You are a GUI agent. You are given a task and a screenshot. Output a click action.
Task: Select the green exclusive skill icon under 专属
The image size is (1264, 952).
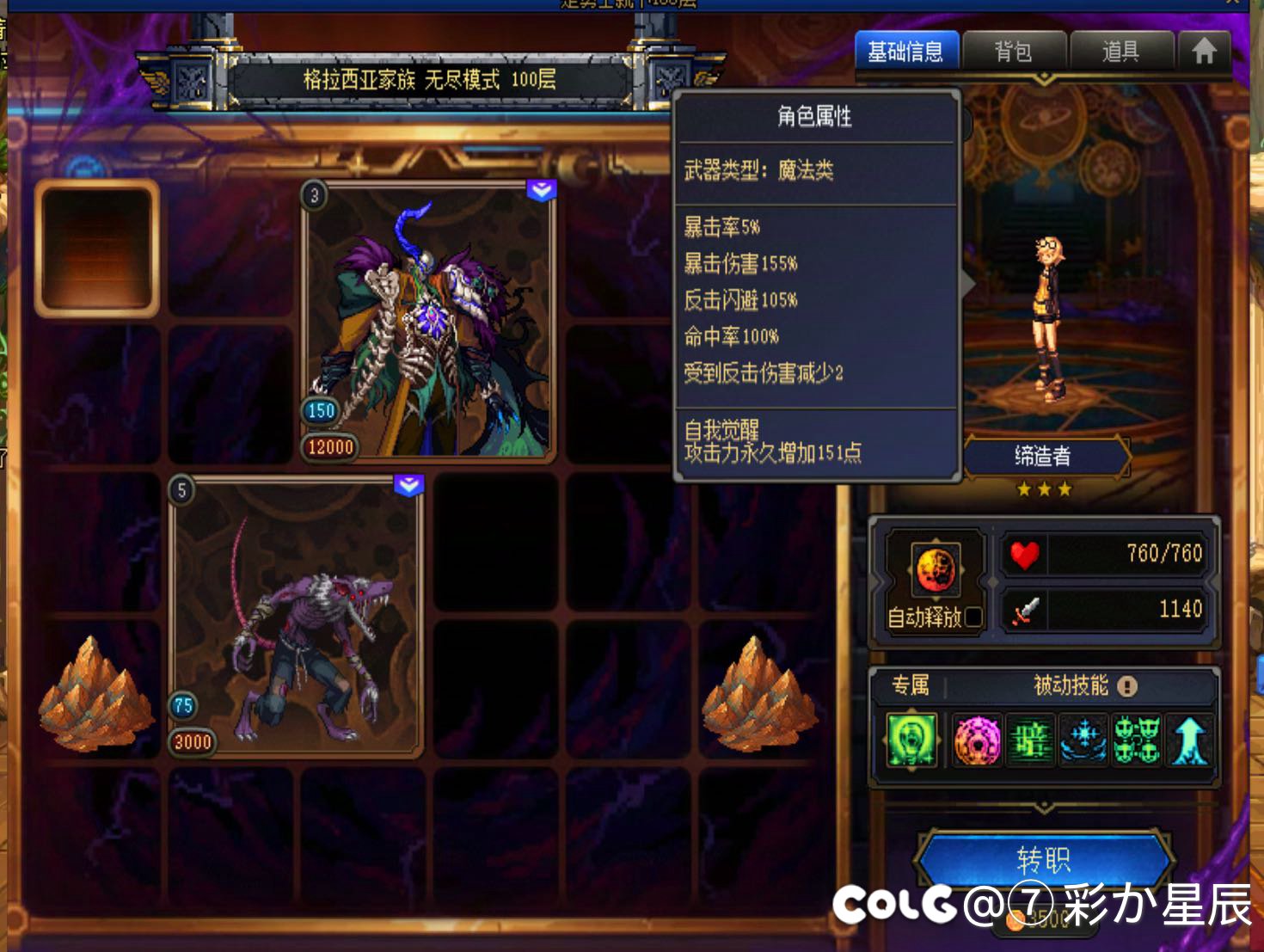pyautogui.click(x=911, y=740)
